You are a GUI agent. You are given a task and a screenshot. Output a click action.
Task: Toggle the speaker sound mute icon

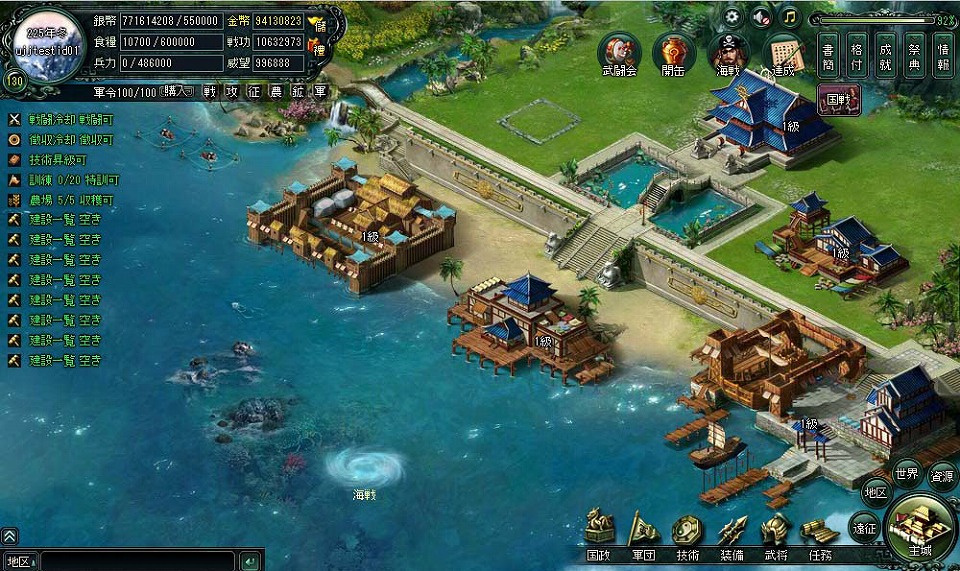[761, 17]
